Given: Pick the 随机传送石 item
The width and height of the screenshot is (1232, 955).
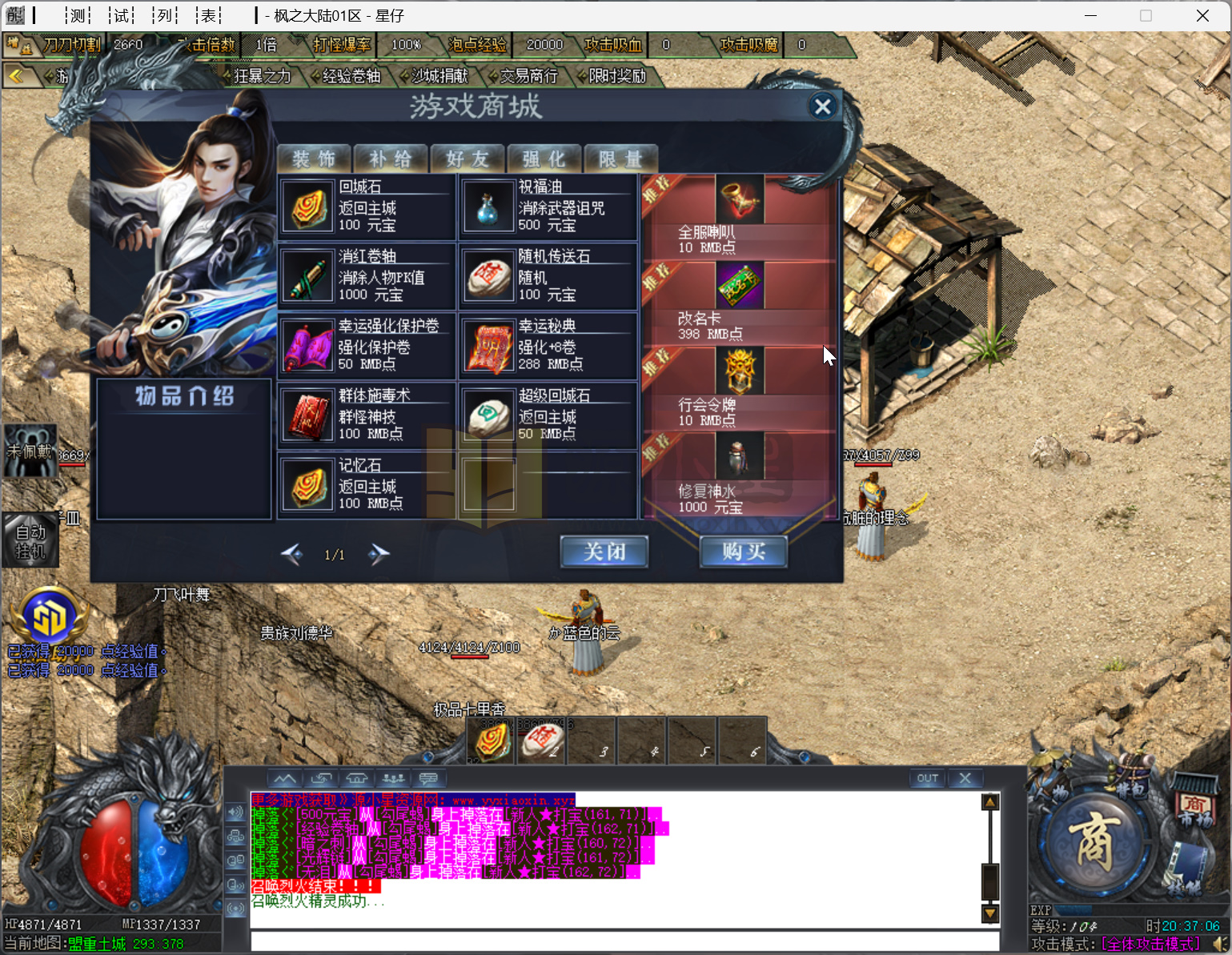Looking at the screenshot, I should (488, 277).
